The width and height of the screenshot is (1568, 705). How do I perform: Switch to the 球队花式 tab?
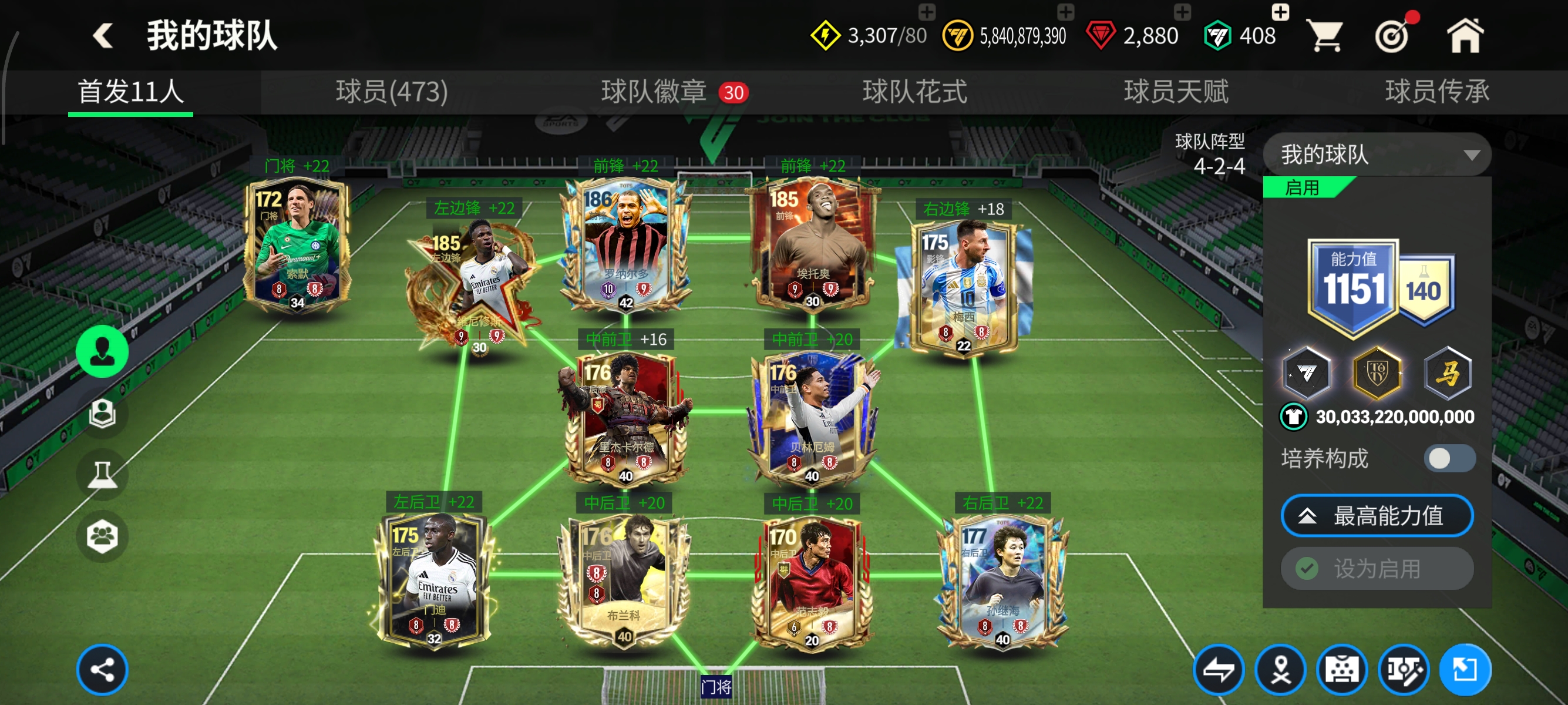[x=914, y=92]
